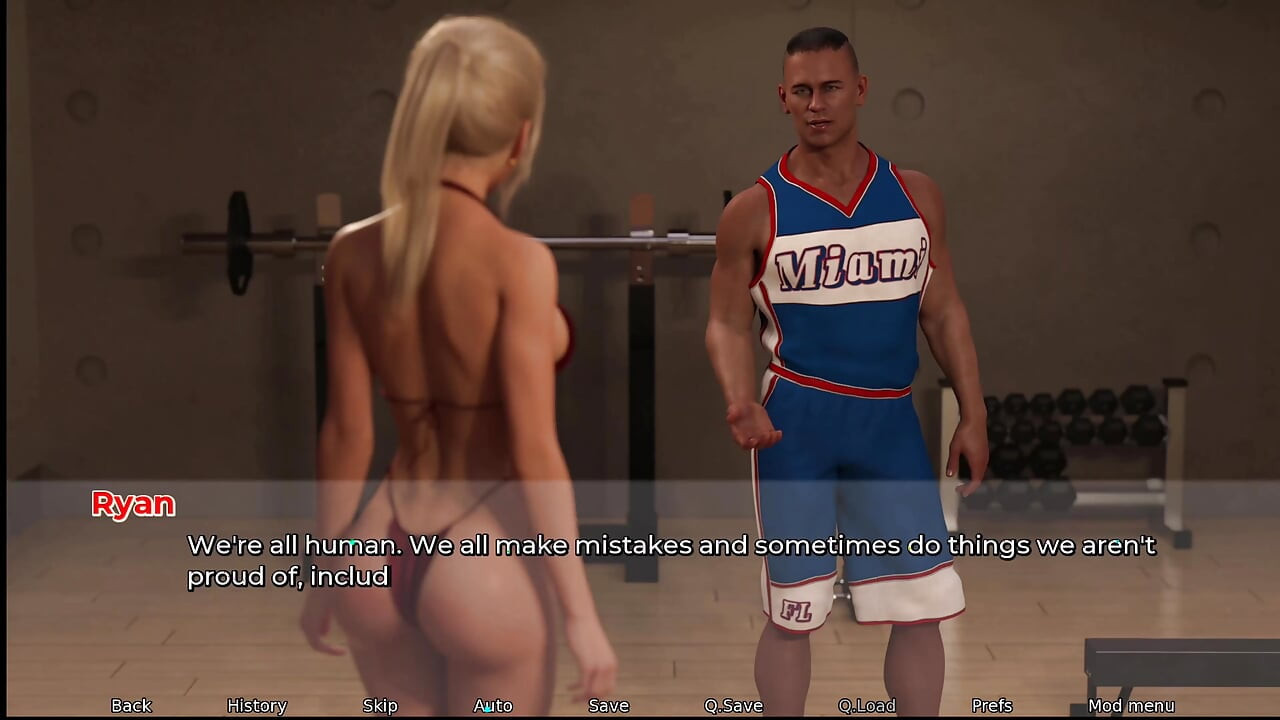Open the Mod menu
The image size is (1280, 720).
tap(1131, 705)
